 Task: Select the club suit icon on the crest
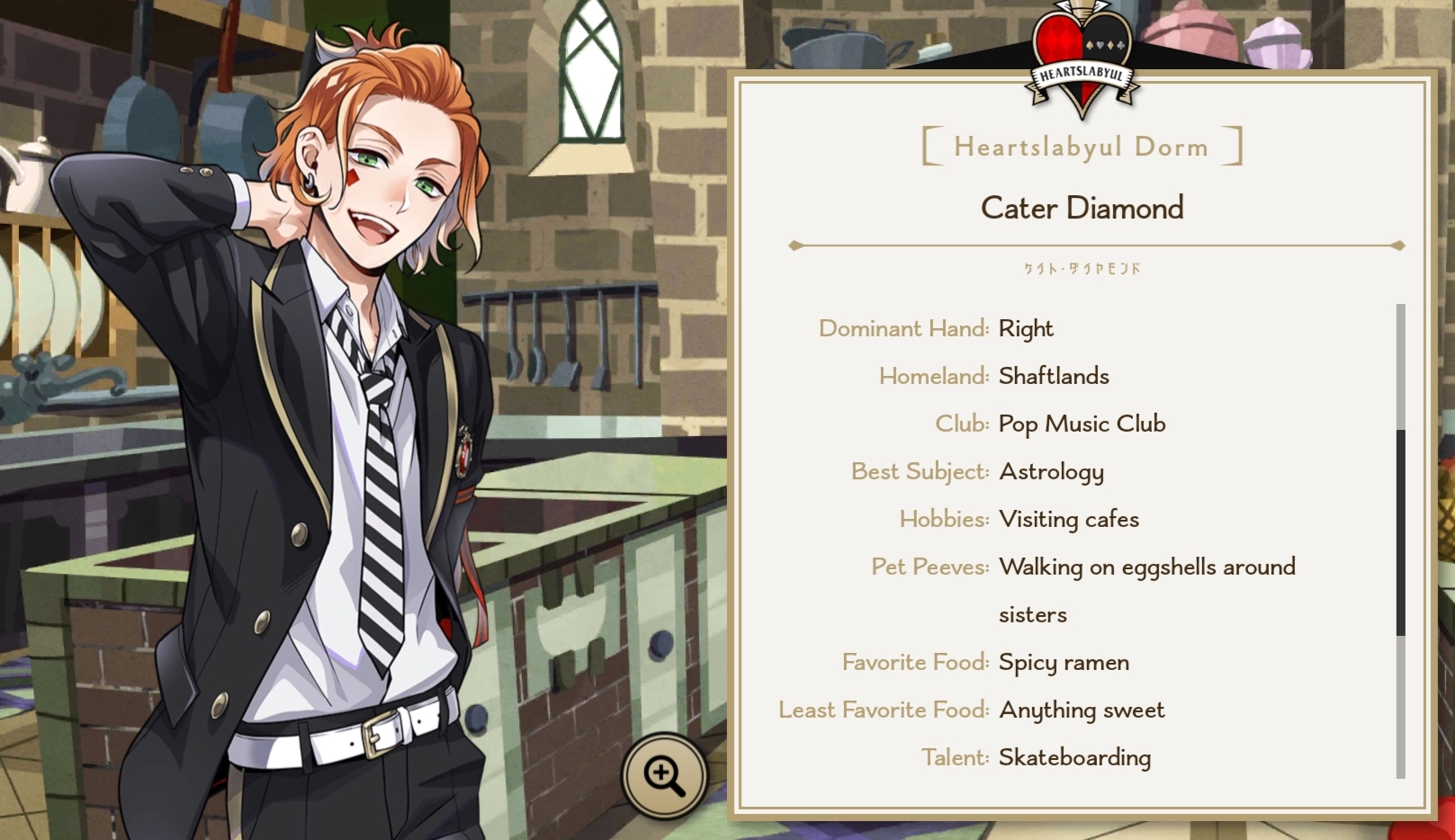pyautogui.click(x=1120, y=46)
